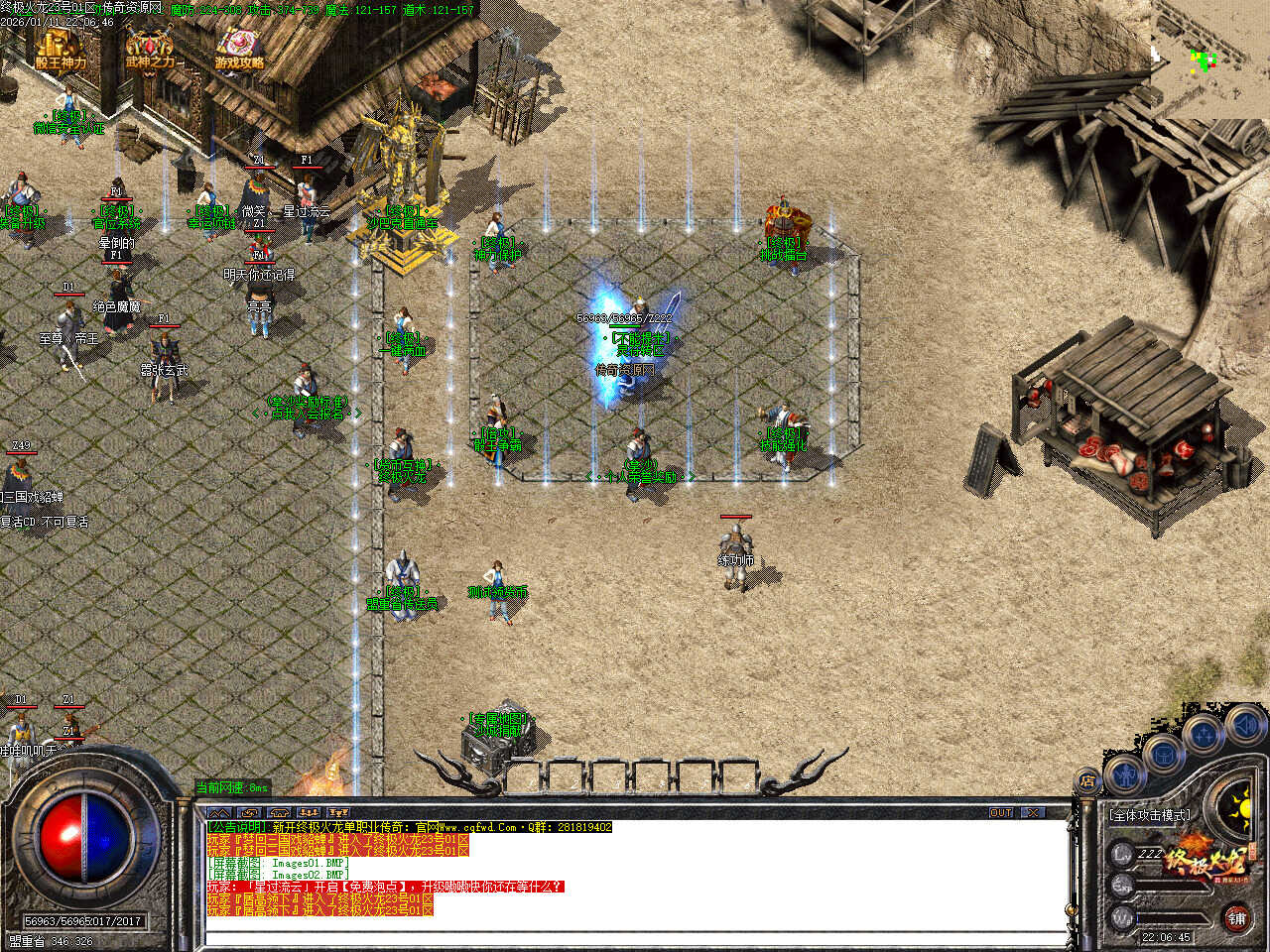The image size is (1270, 952).
Task: Switch the 全体攻击模式 attack mode label
Action: (x=1149, y=815)
